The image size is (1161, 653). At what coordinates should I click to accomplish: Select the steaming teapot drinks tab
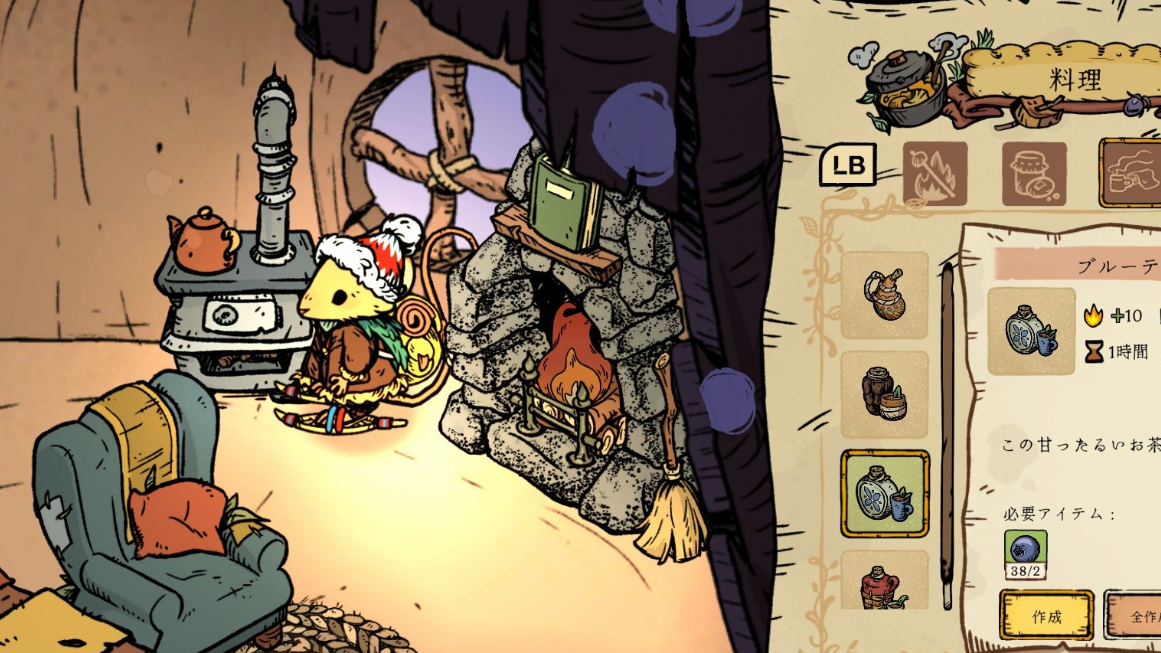[1131, 173]
